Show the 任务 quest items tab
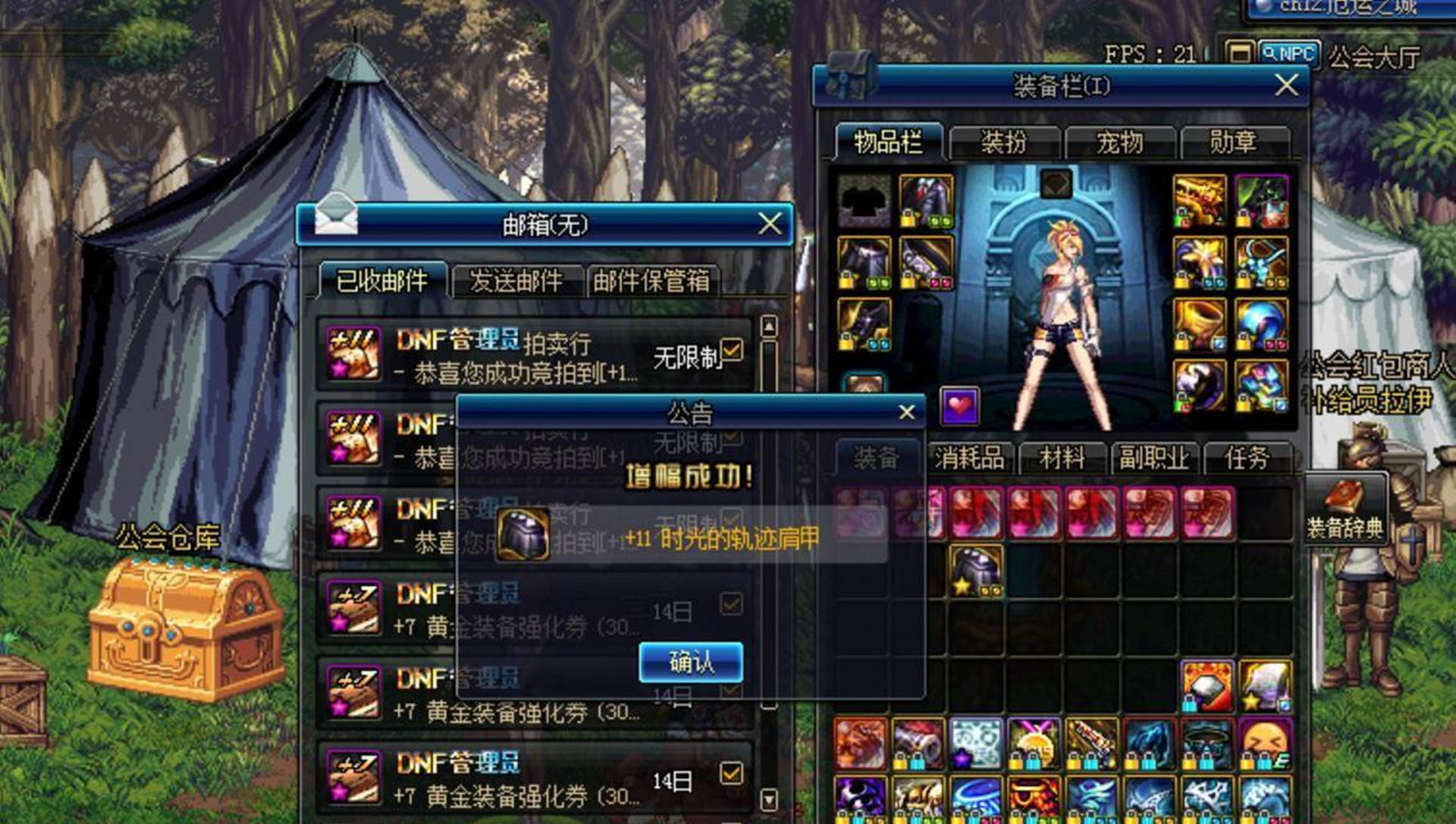 coord(1247,458)
